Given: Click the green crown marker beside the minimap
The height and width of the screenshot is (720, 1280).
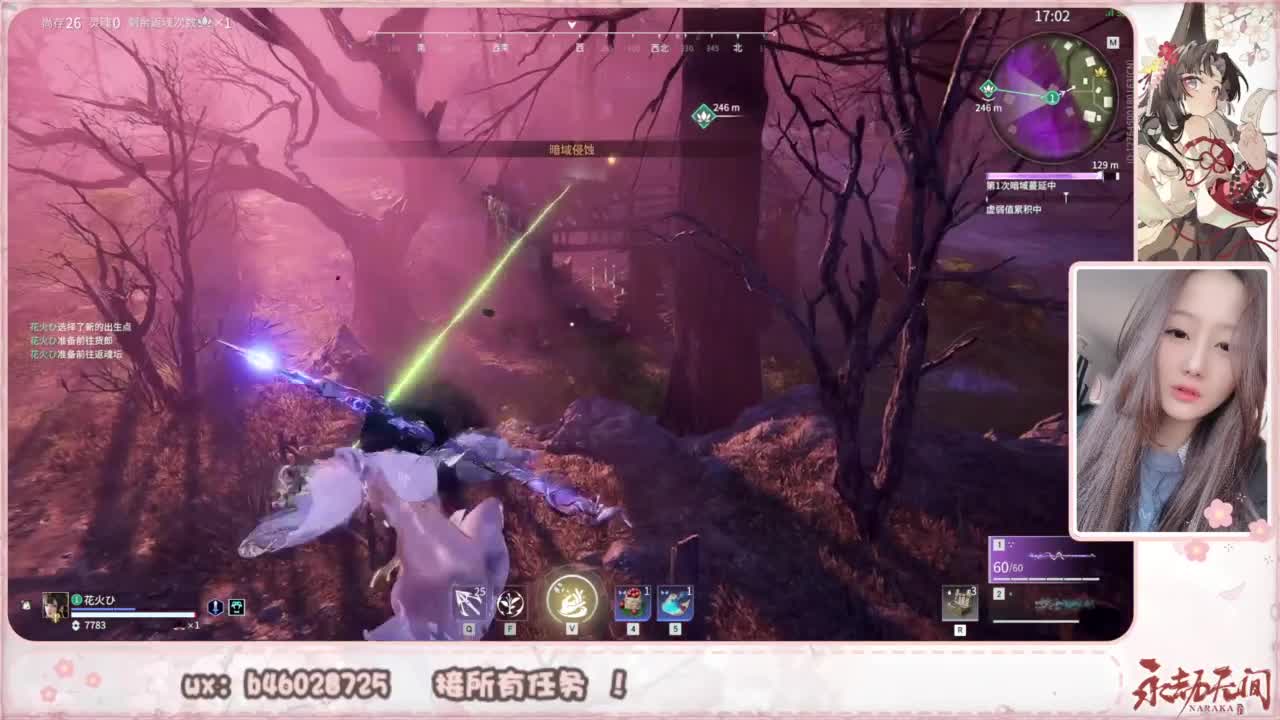Looking at the screenshot, I should coord(988,86).
